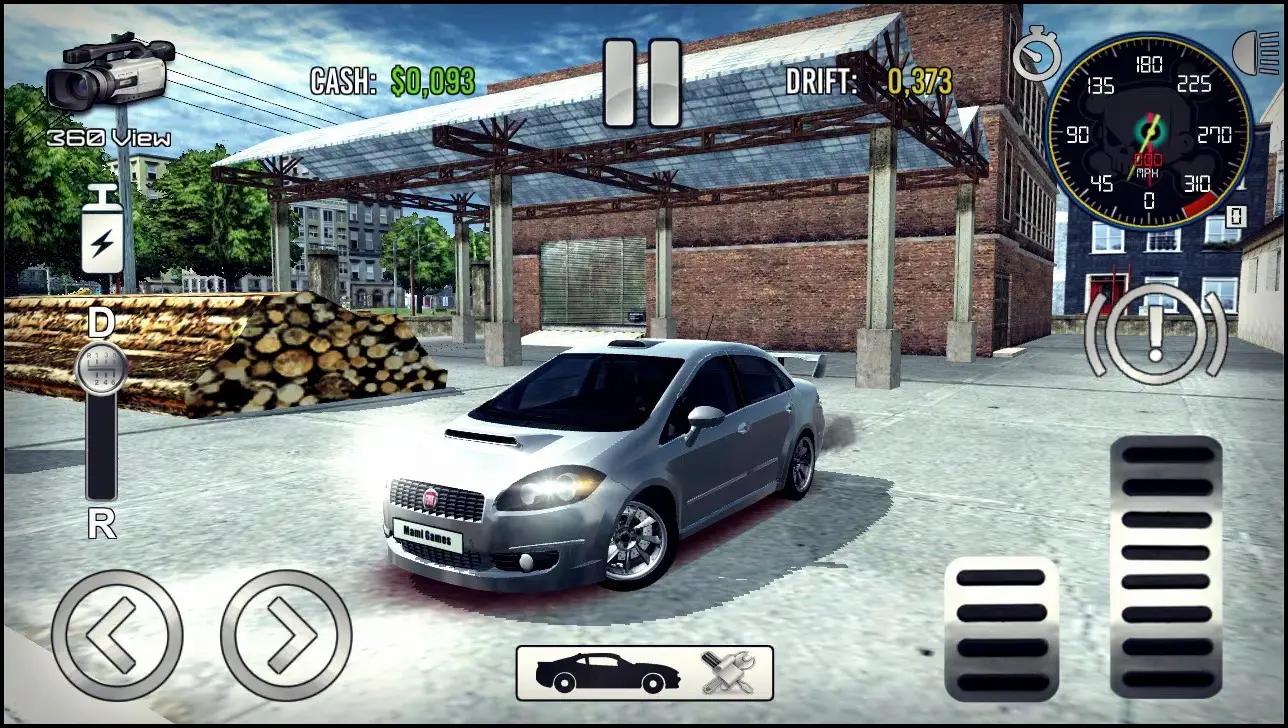Tap the brake pedal
Image resolution: width=1288 pixels, height=728 pixels.
tap(1001, 628)
